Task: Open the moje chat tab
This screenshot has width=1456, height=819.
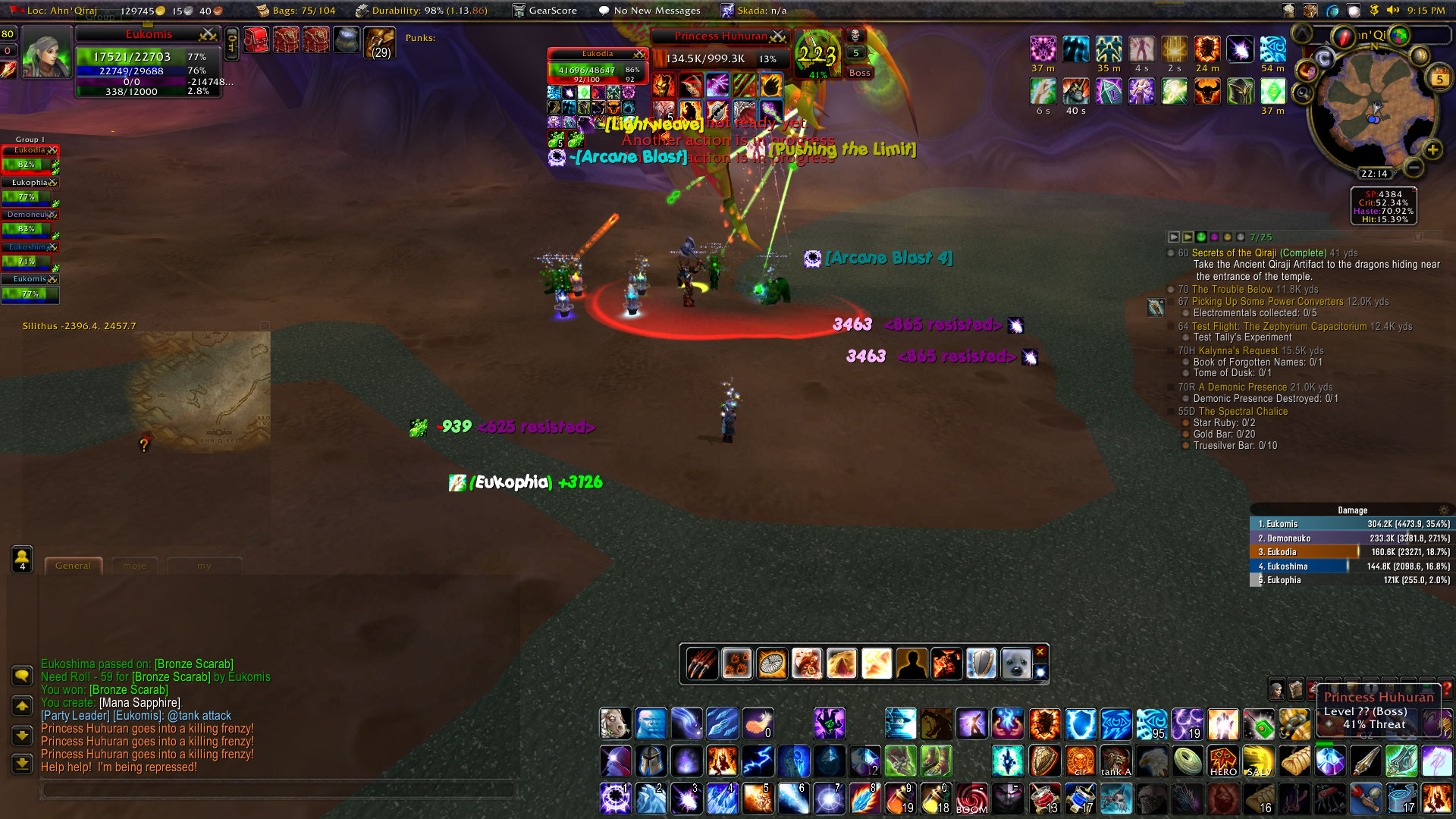Action: click(x=134, y=566)
